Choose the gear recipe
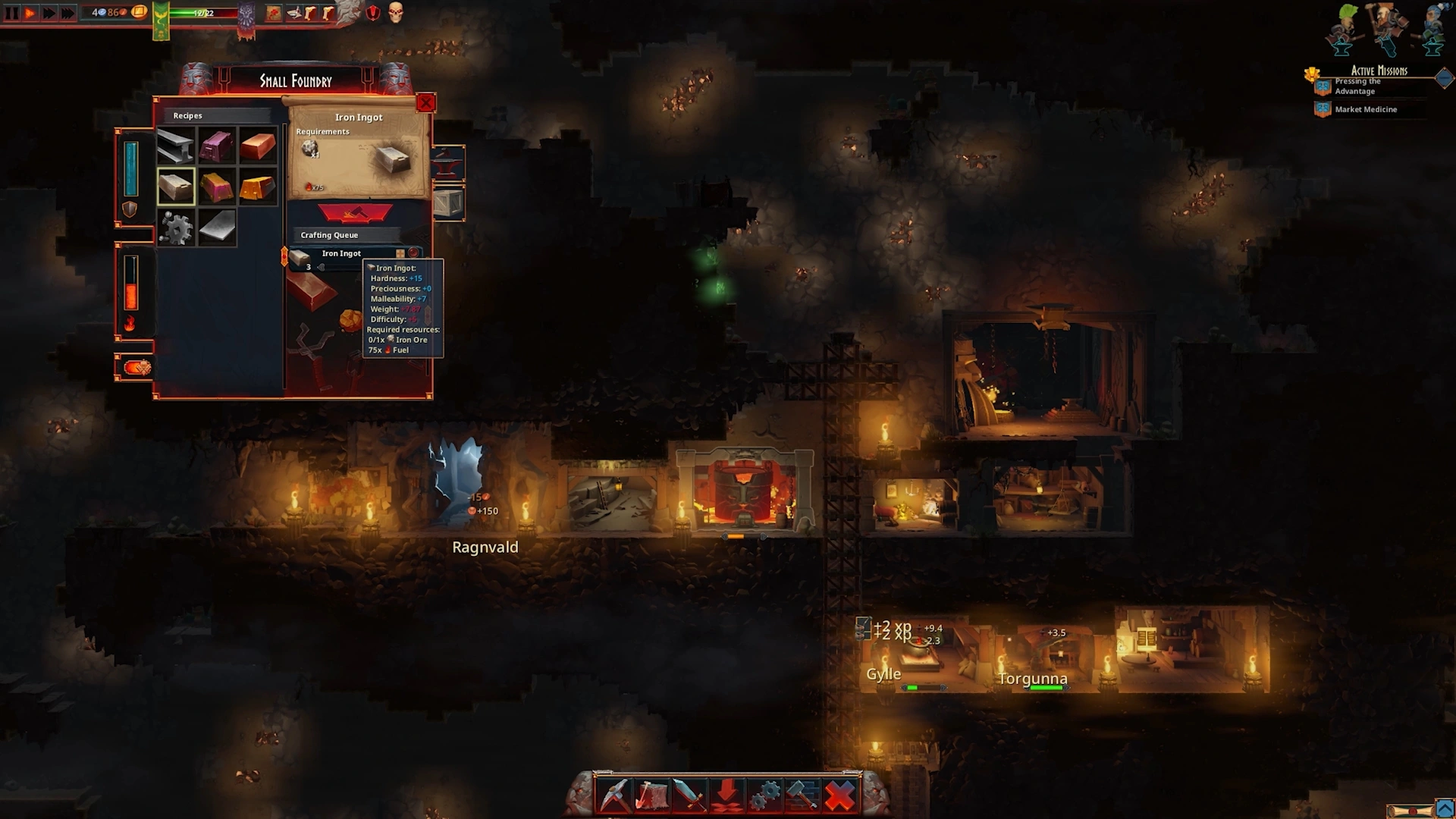The height and width of the screenshot is (819, 1456). [x=176, y=227]
